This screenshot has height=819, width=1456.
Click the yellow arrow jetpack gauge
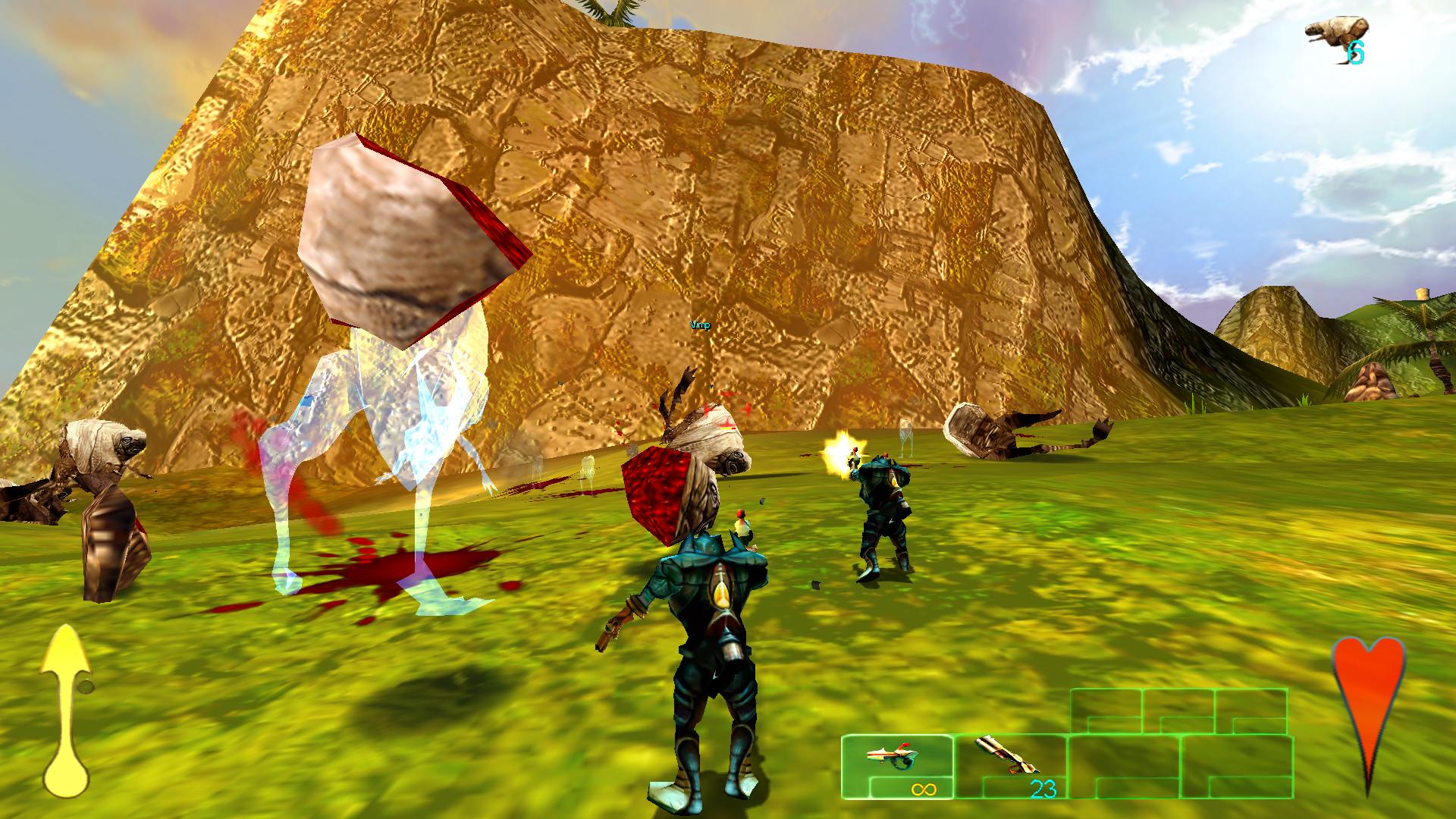(x=67, y=711)
